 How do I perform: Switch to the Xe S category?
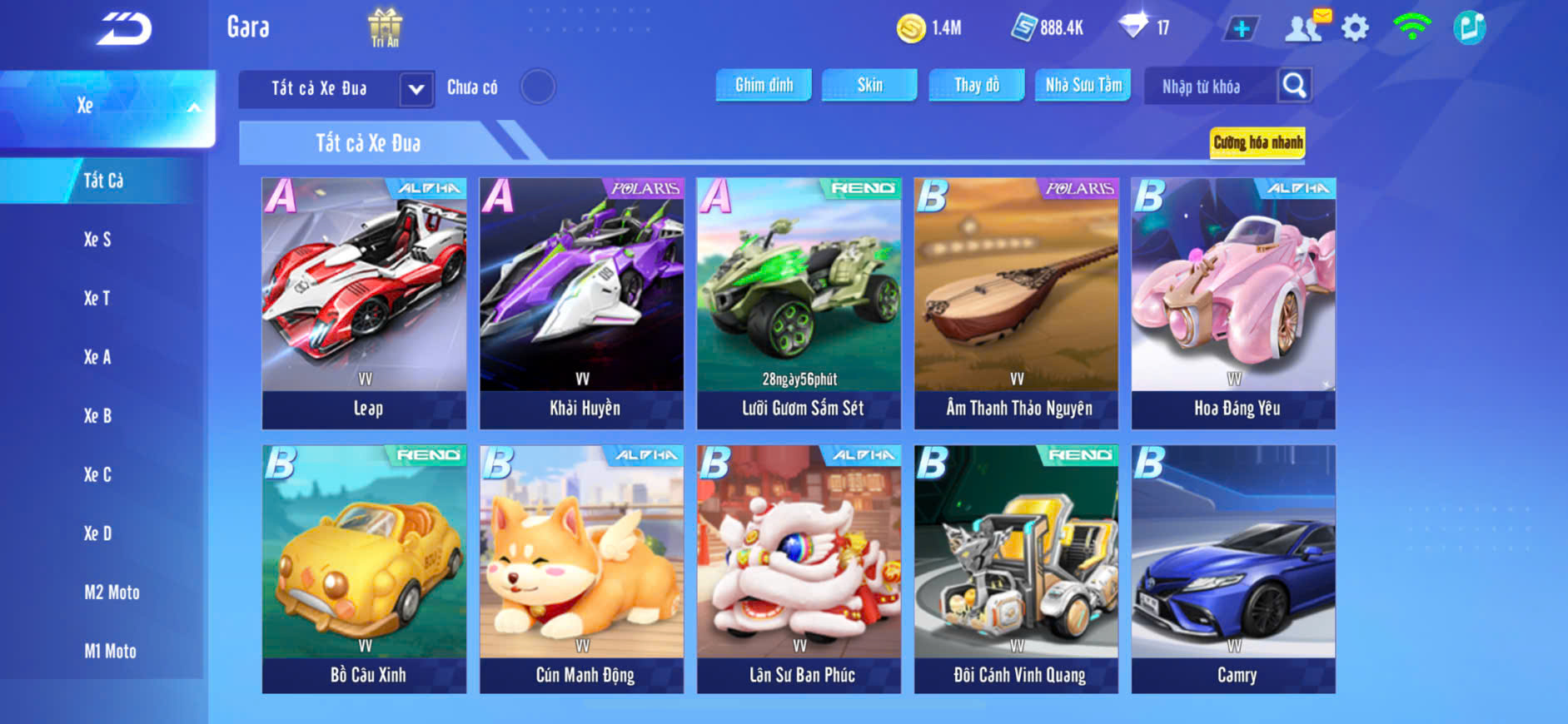click(97, 240)
